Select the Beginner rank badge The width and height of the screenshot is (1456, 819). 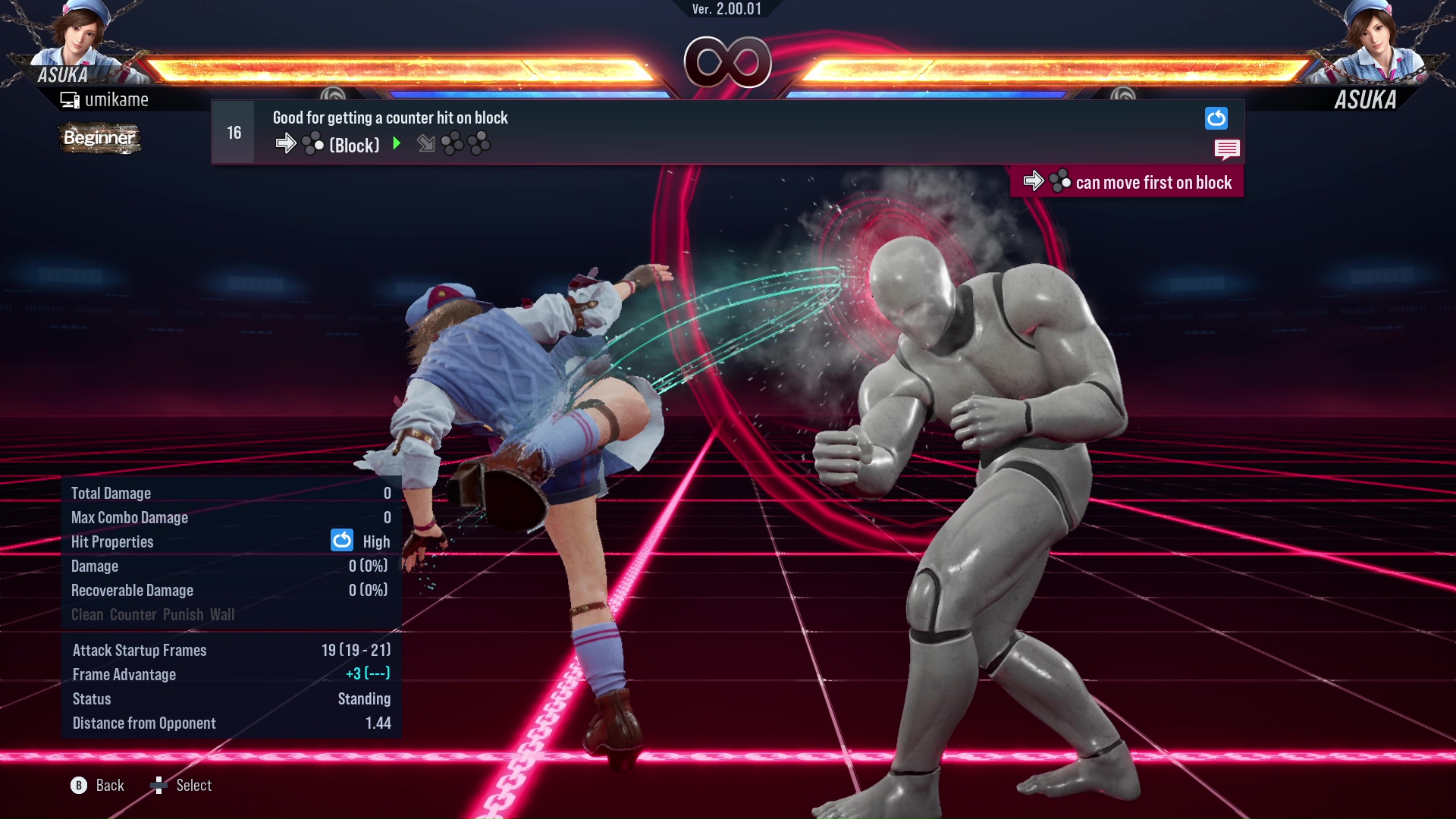(x=99, y=138)
